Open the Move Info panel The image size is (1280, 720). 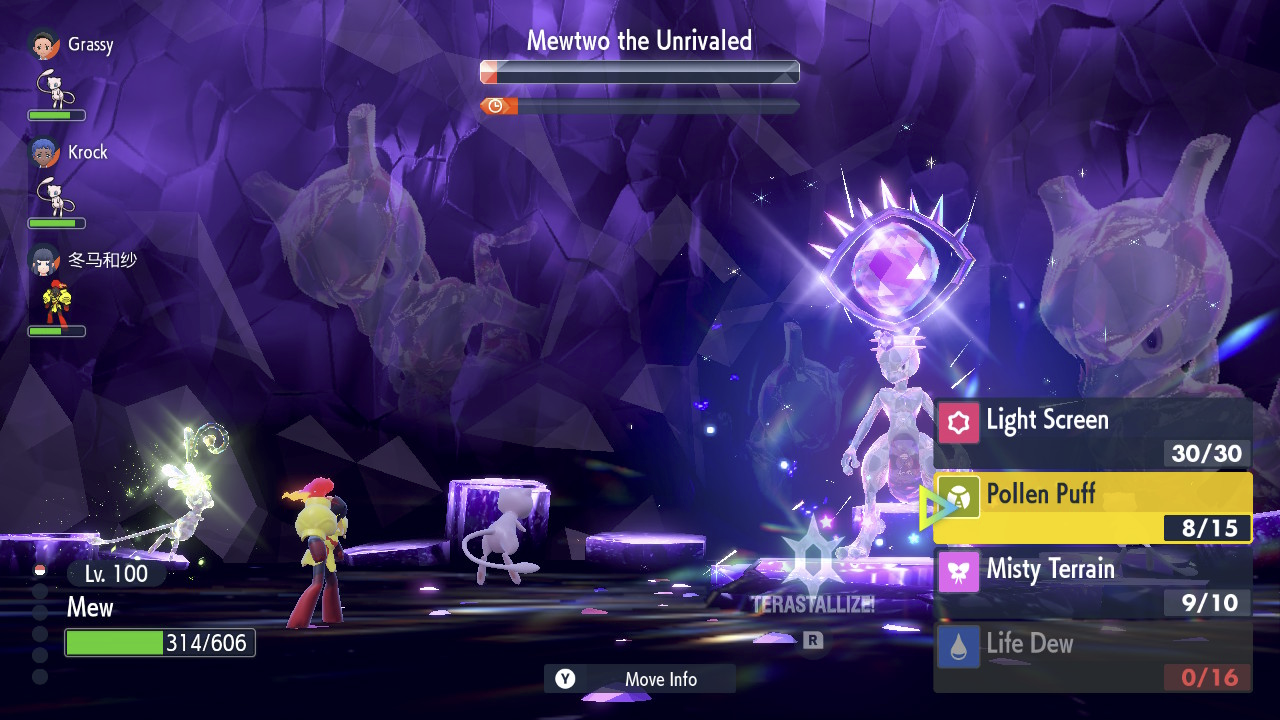pos(640,679)
